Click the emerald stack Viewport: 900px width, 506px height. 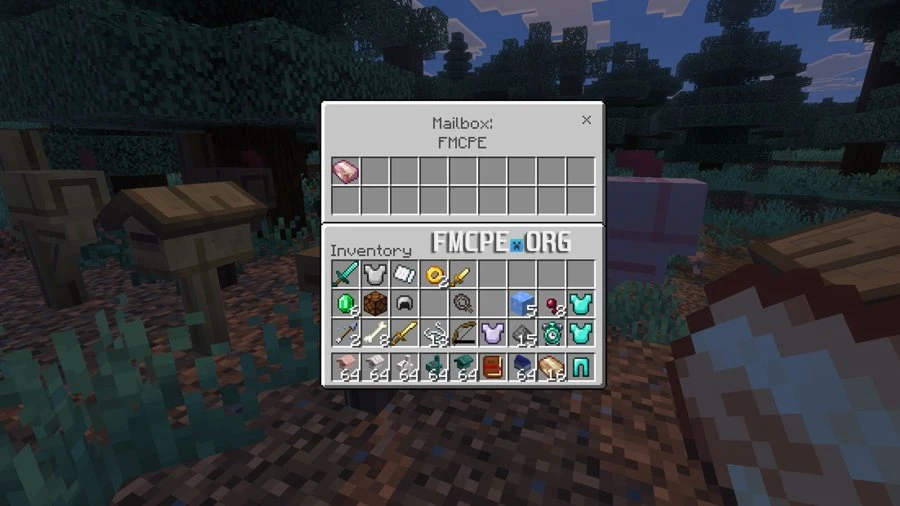click(345, 304)
